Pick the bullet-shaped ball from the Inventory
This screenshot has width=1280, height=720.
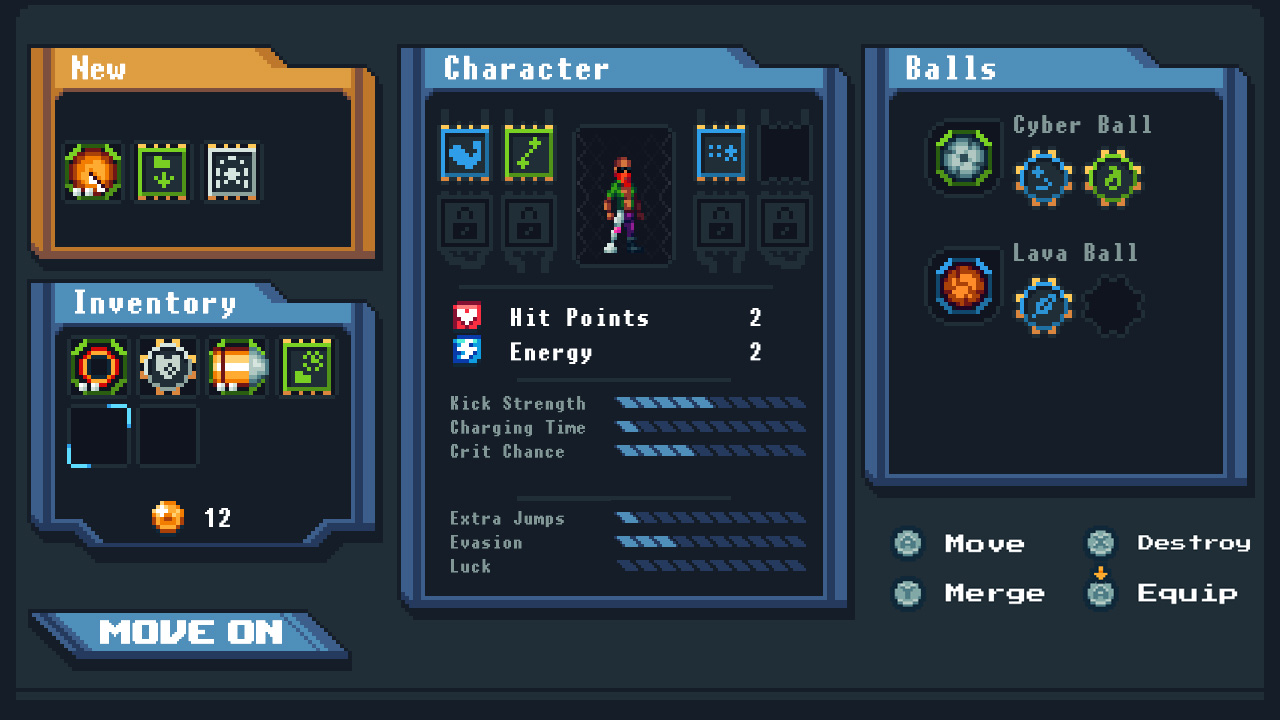tap(237, 366)
